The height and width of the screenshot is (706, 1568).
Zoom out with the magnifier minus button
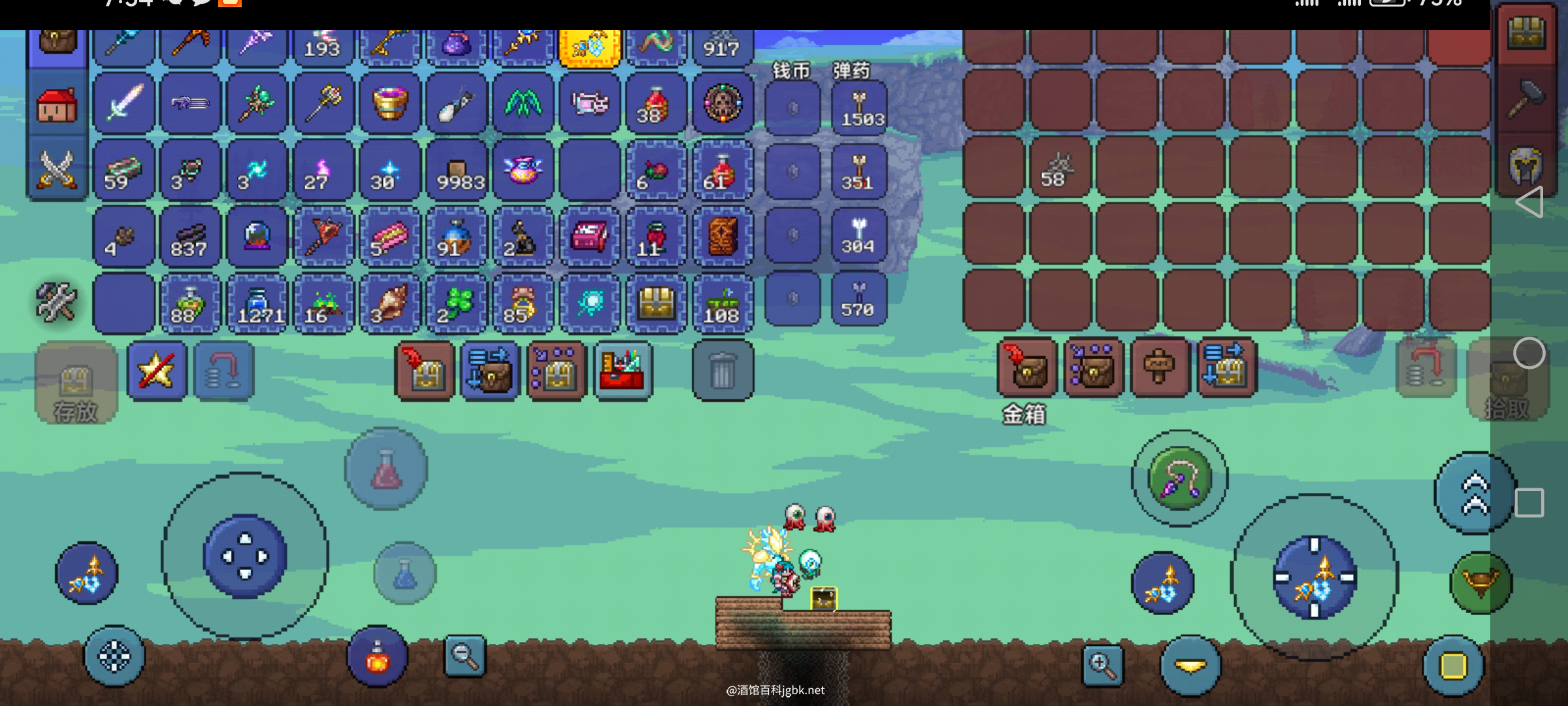point(465,655)
